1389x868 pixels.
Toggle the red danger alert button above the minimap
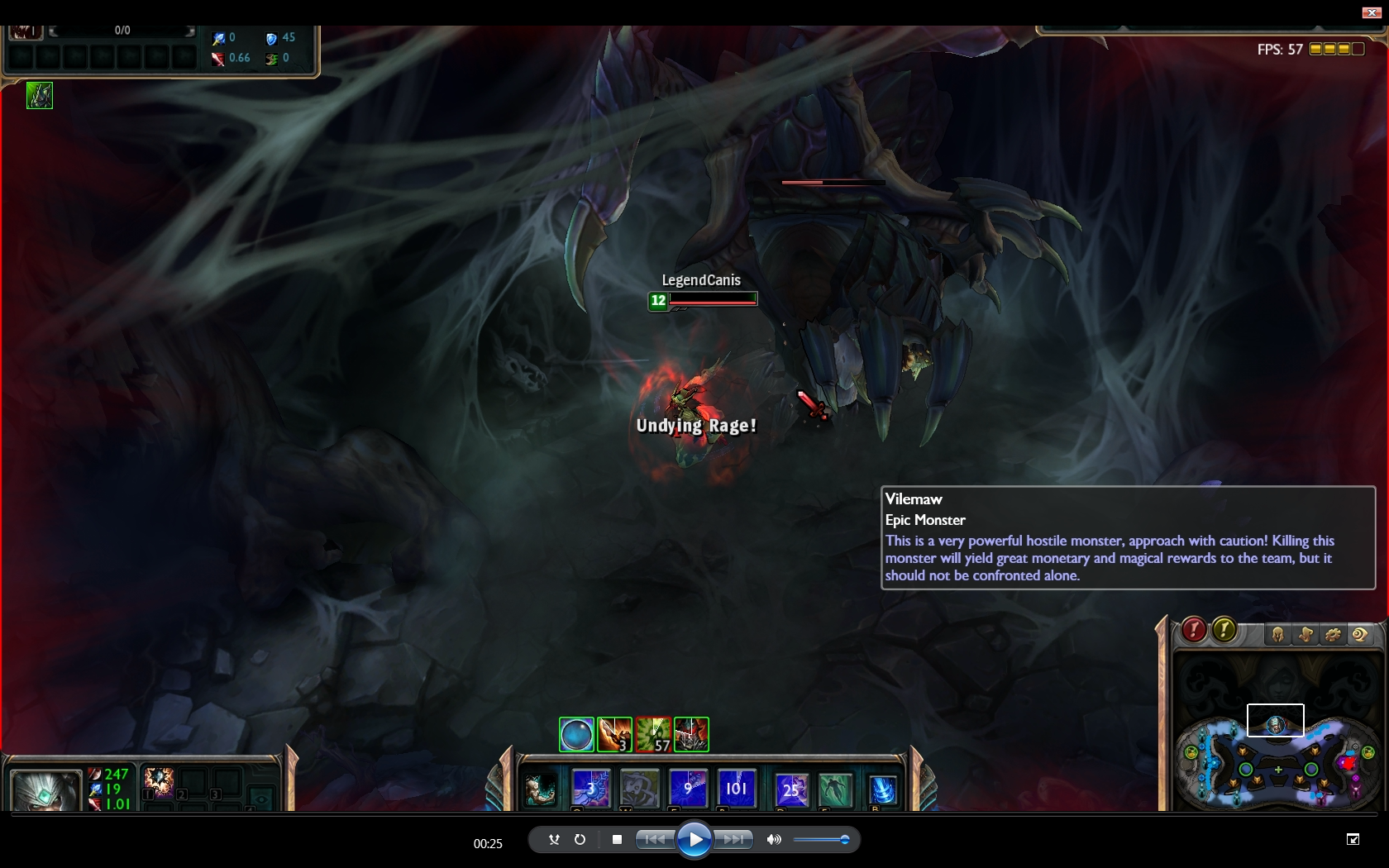click(x=1192, y=631)
